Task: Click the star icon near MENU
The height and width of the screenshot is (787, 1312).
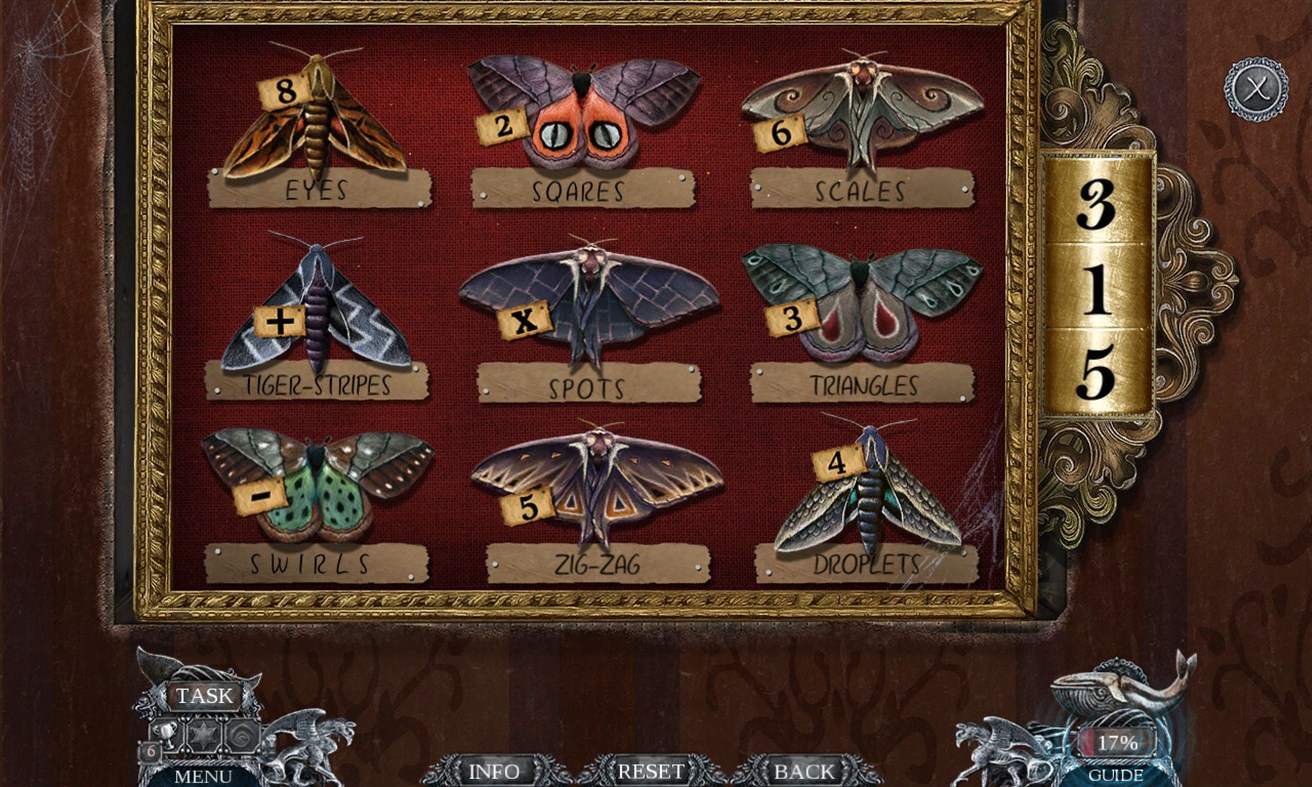Action: [x=203, y=733]
